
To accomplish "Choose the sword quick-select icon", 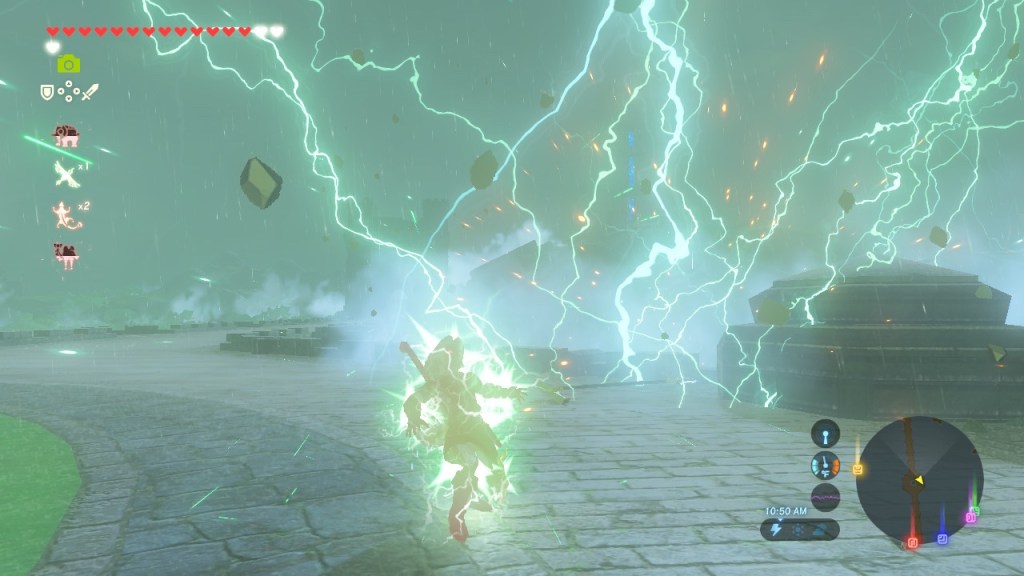I will coord(88,92).
